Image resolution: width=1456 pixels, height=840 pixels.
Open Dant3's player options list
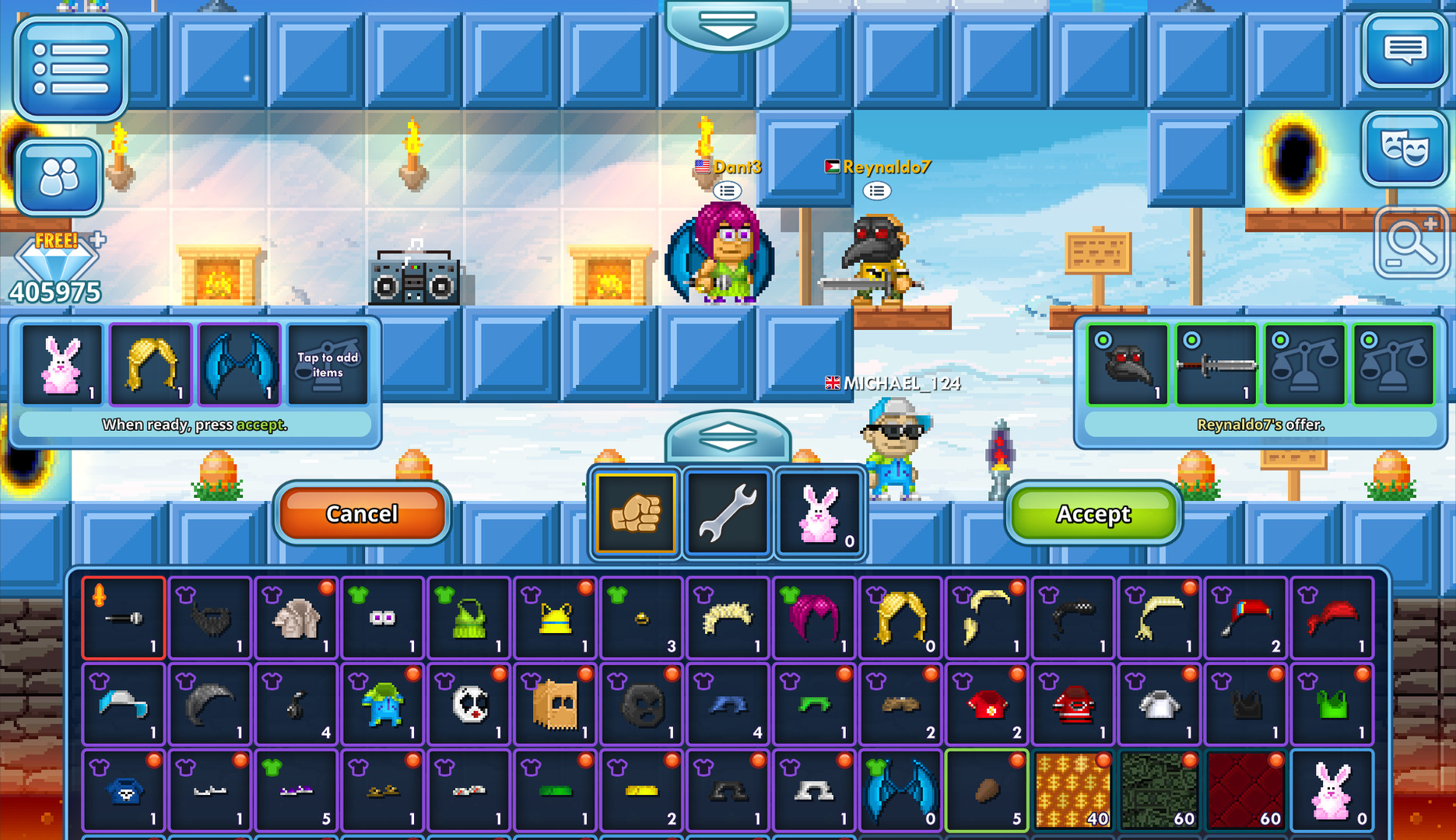728,191
